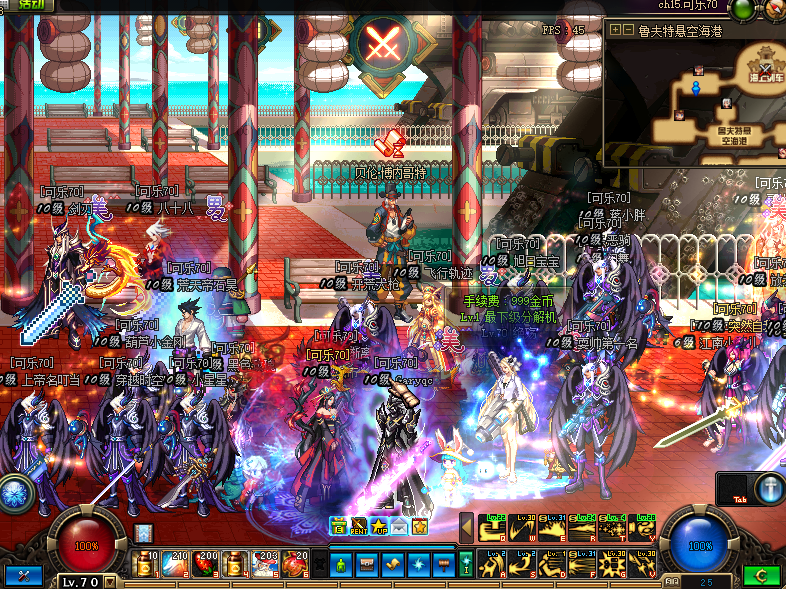
Task: Open the auction gavel menu button
Action: (x=443, y=565)
